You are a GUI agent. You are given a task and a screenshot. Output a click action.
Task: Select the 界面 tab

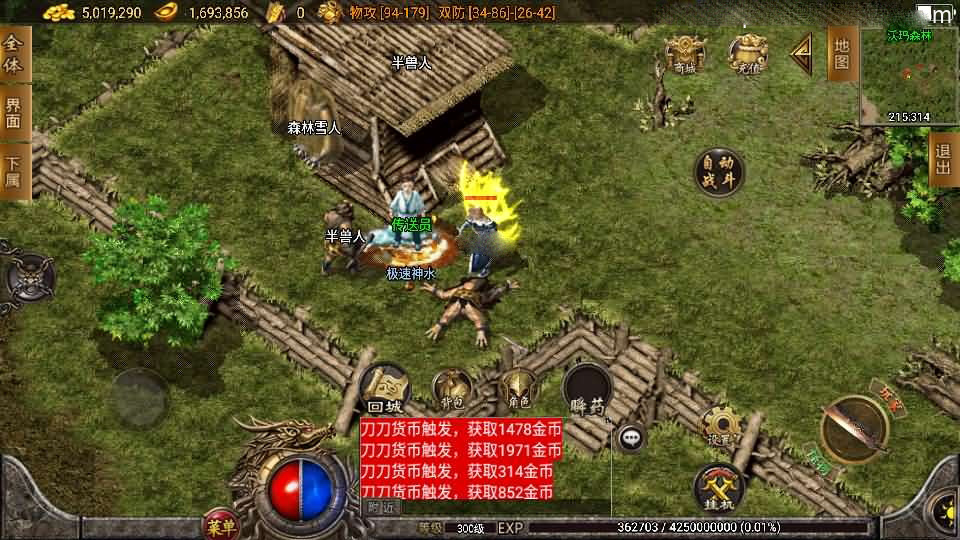pos(14,112)
